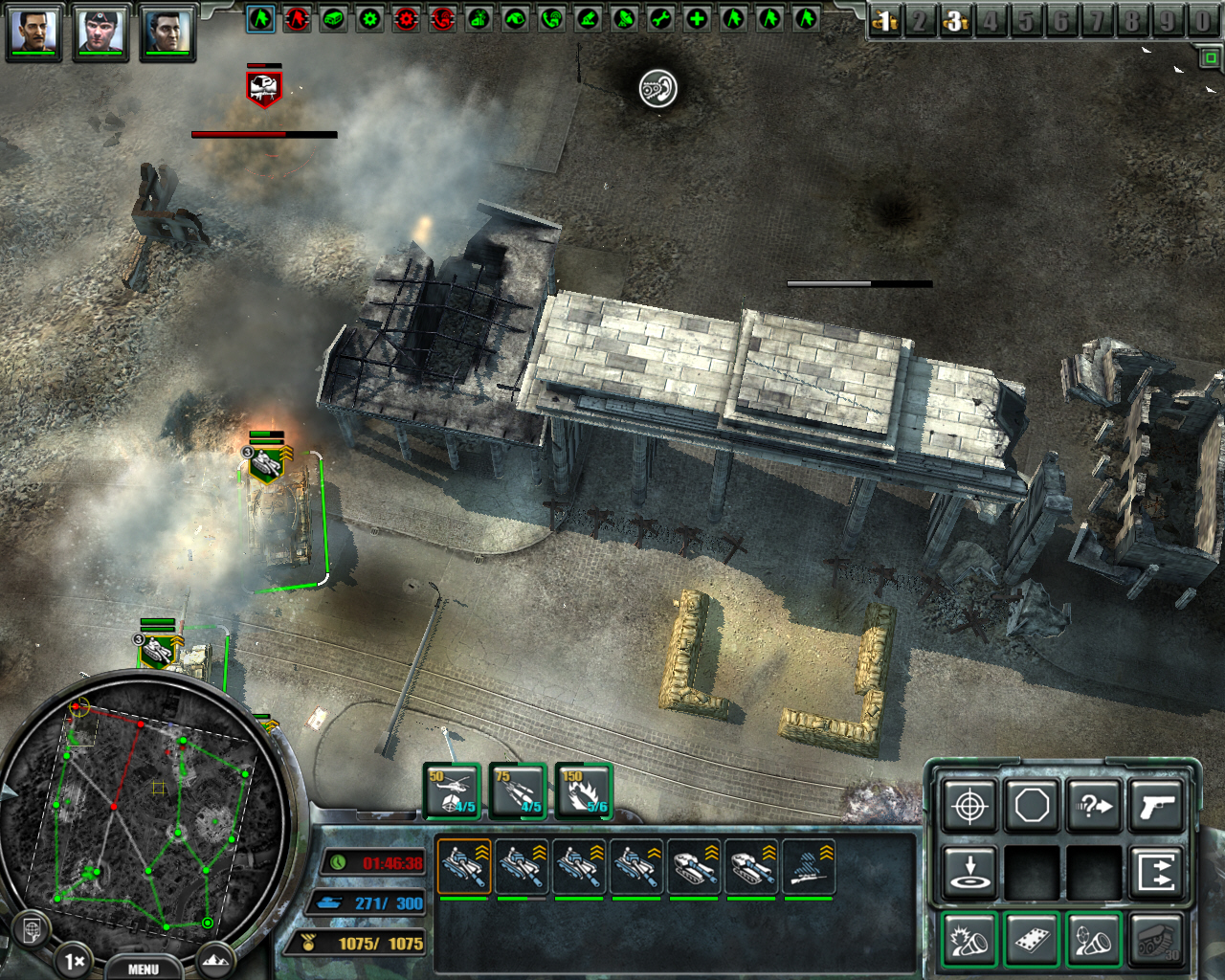Activate the octagon stop command
The height and width of the screenshot is (980, 1225).
point(1032,806)
